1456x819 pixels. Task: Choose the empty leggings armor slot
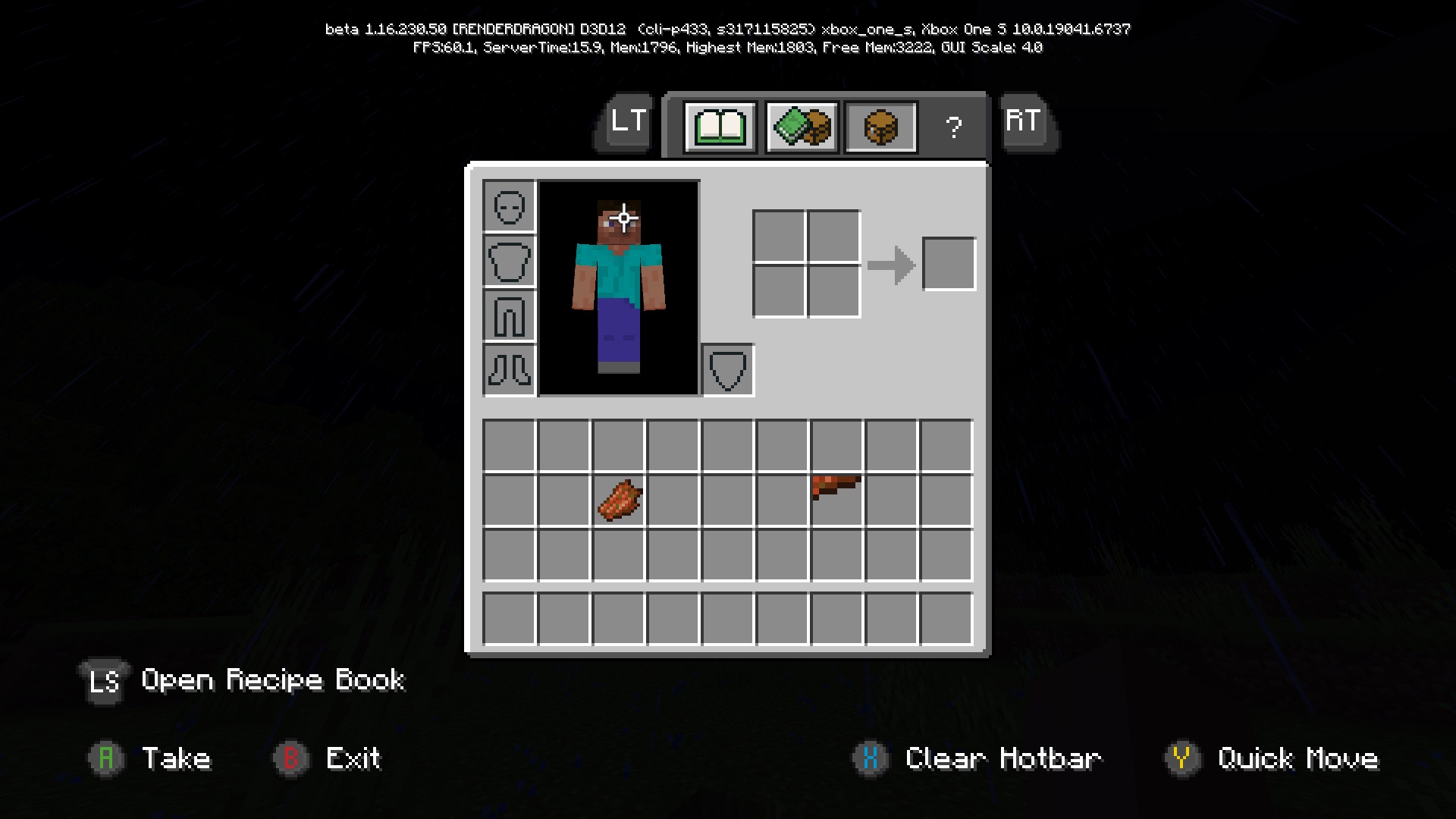(509, 316)
